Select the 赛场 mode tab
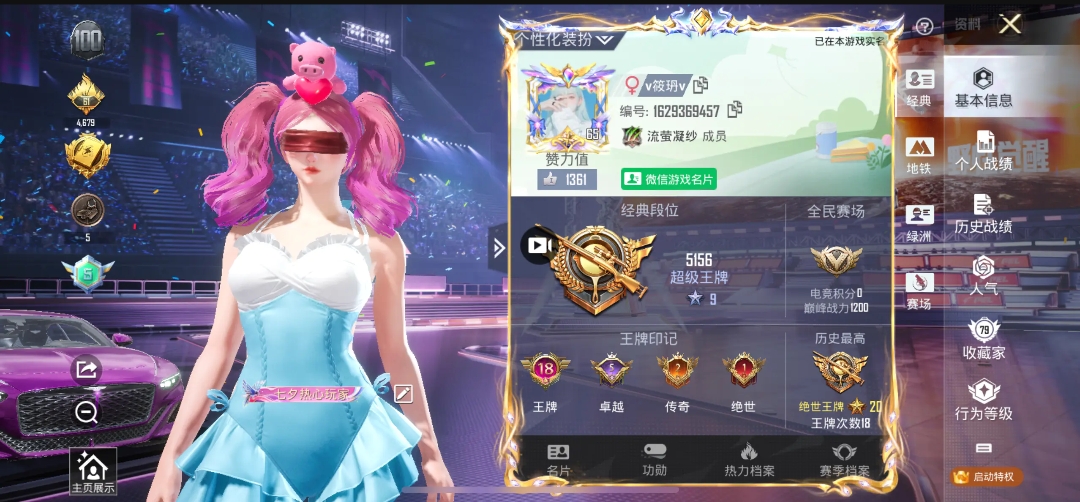The image size is (1080, 502). tap(919, 291)
